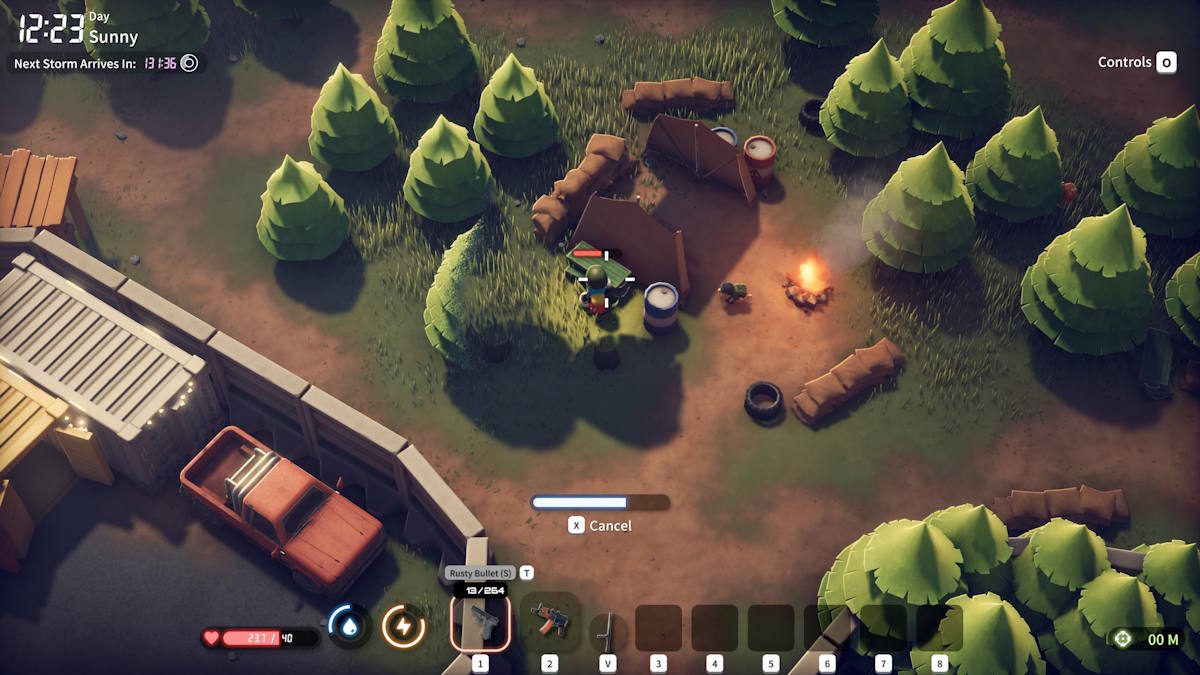Click the lightning bolt energy icon
The height and width of the screenshot is (675, 1200).
[404, 627]
